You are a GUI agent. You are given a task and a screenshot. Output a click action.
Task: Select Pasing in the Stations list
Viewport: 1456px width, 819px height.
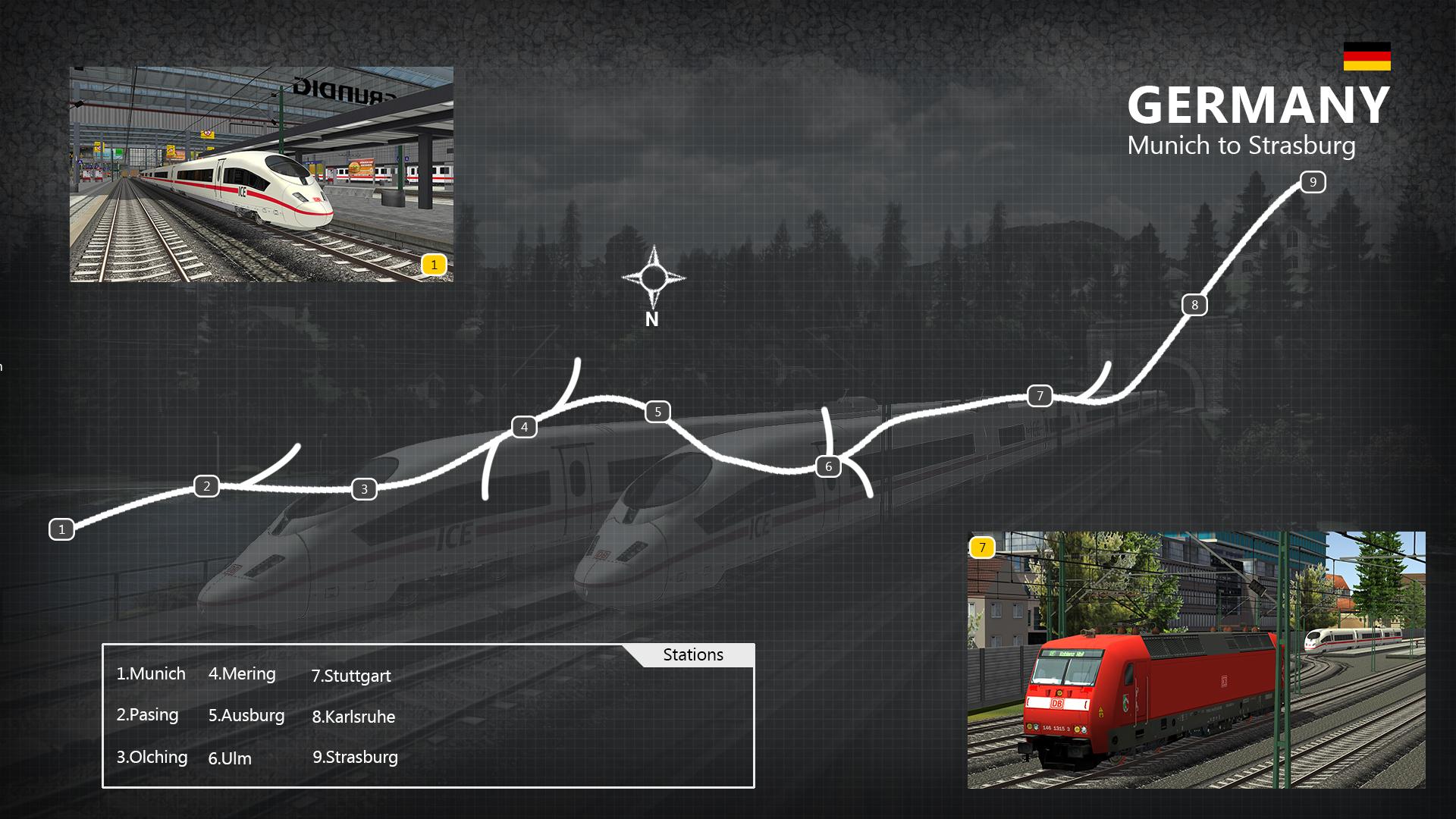148,715
